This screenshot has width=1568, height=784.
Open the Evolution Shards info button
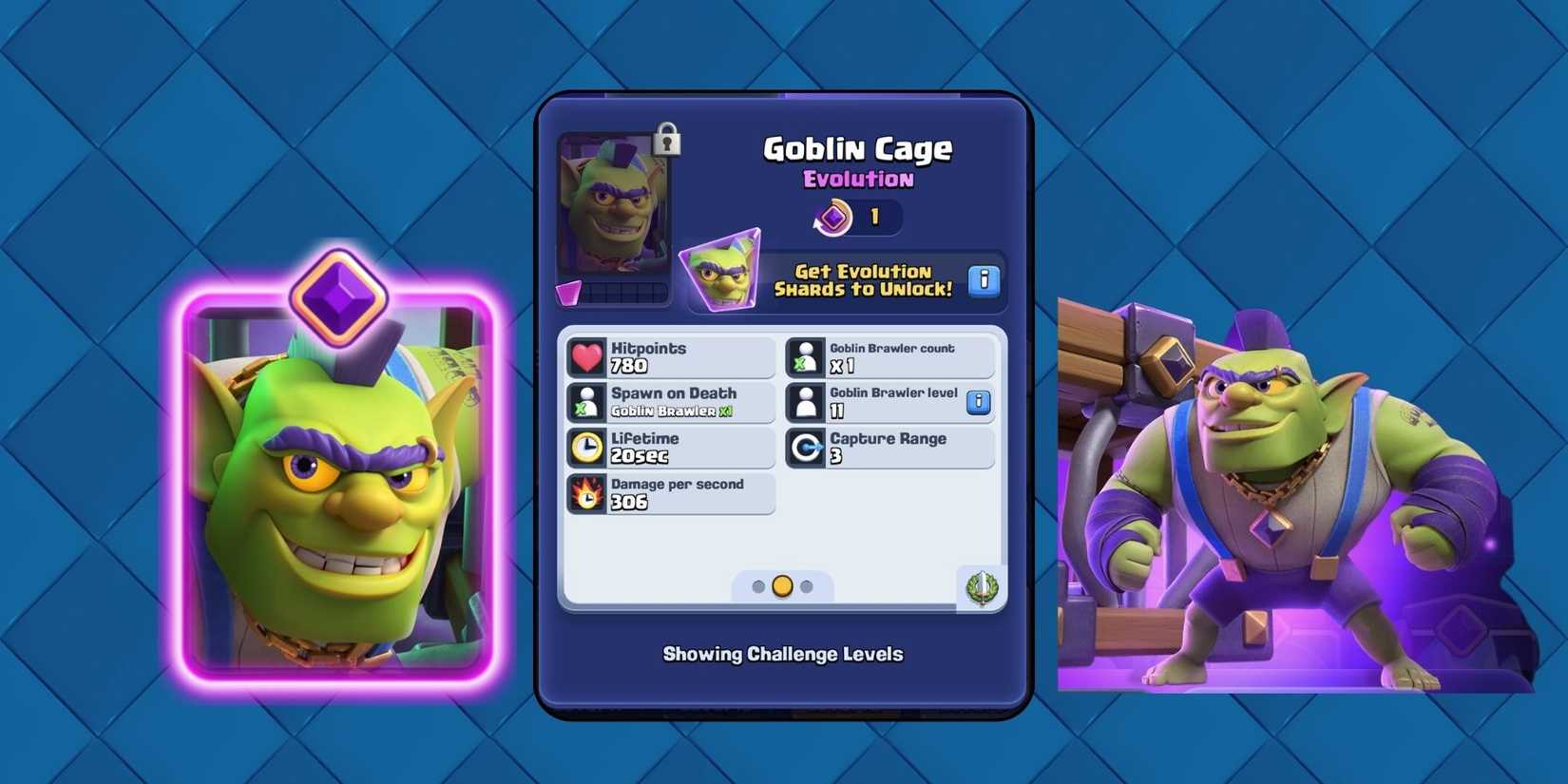pos(985,280)
